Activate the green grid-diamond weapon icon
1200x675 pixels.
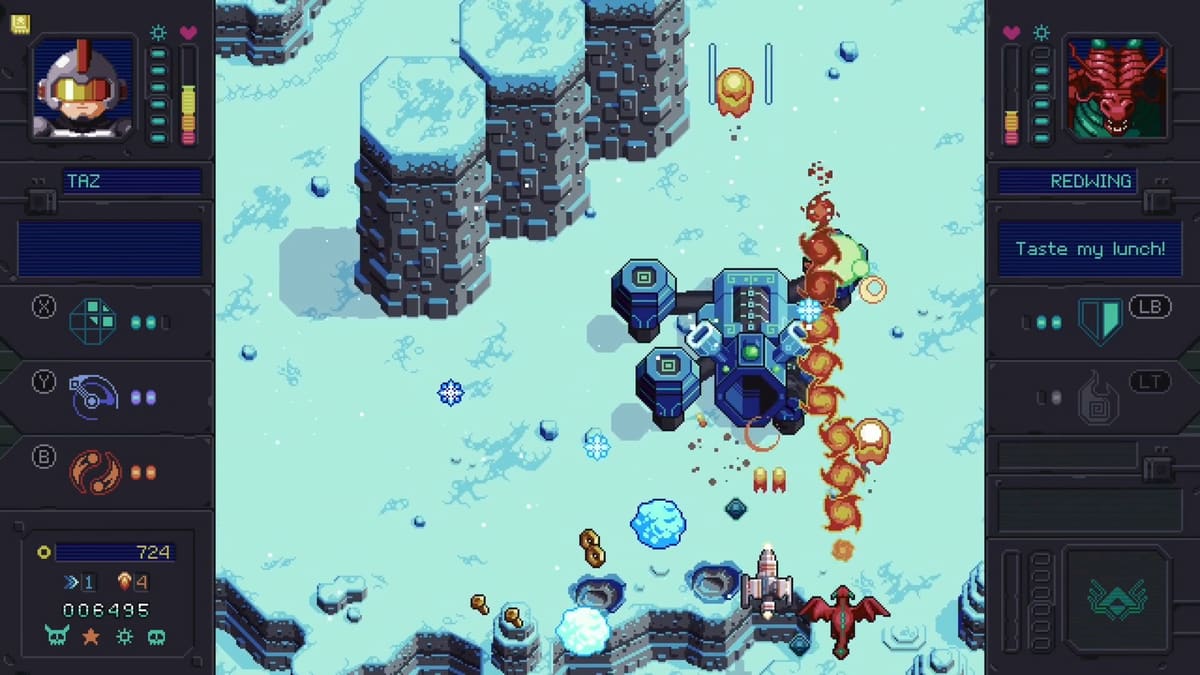[92, 322]
